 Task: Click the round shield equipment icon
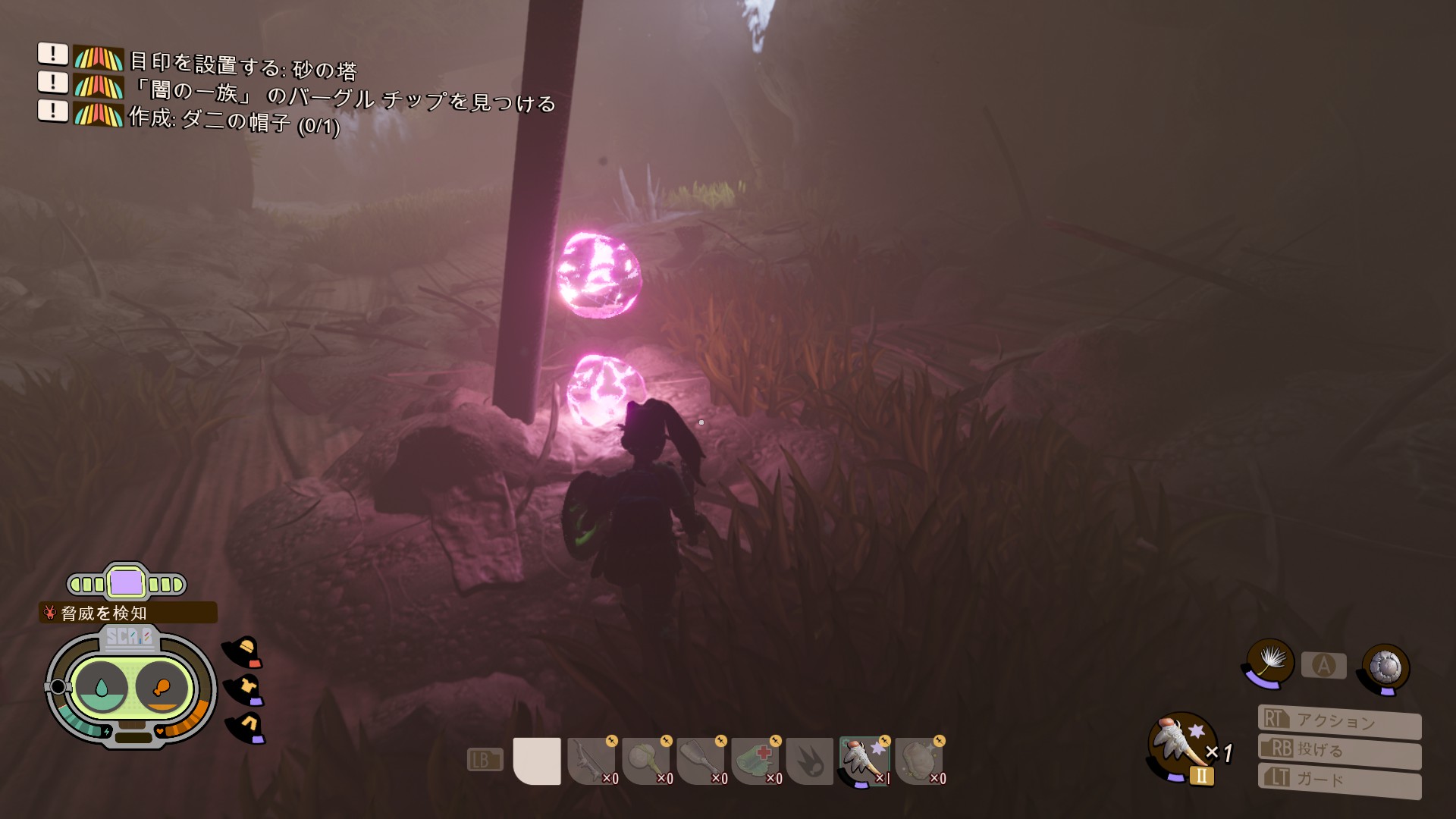click(x=1385, y=667)
